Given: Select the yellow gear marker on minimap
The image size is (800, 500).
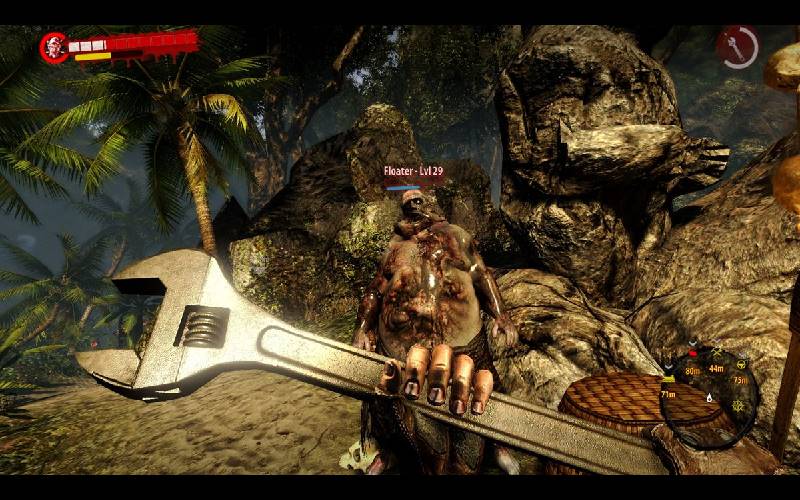Looking at the screenshot, I should (x=738, y=406).
